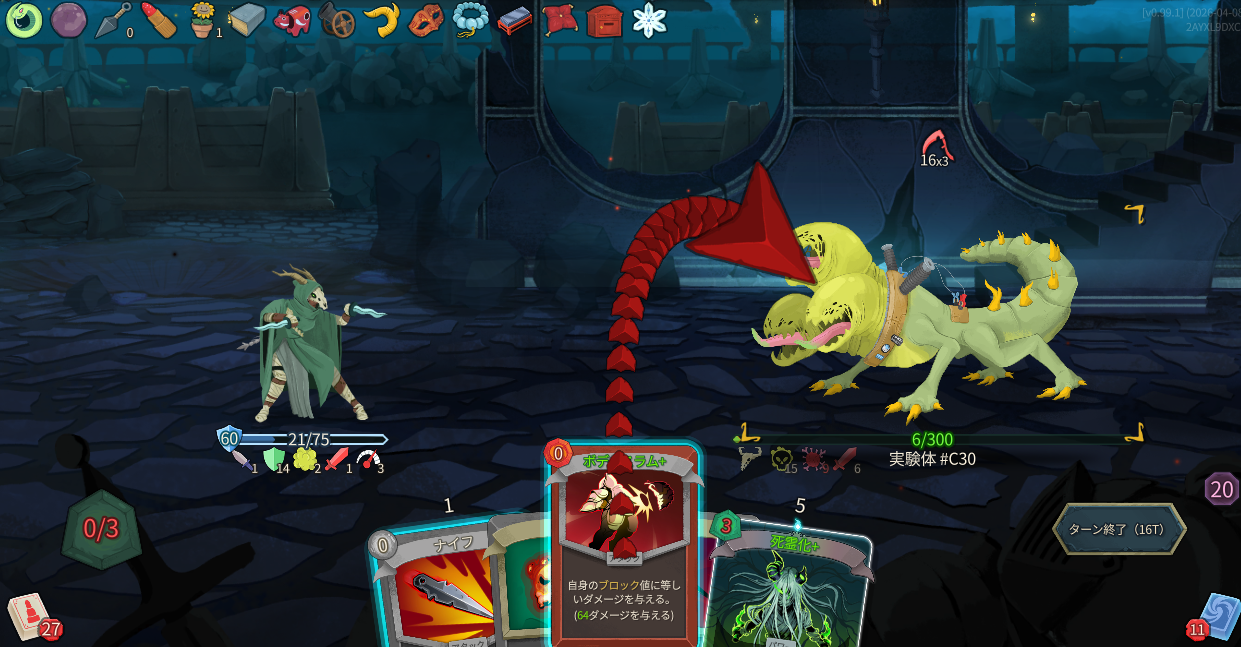Open the exhaust pile showing 20
1241x647 pixels.
(x=1221, y=489)
